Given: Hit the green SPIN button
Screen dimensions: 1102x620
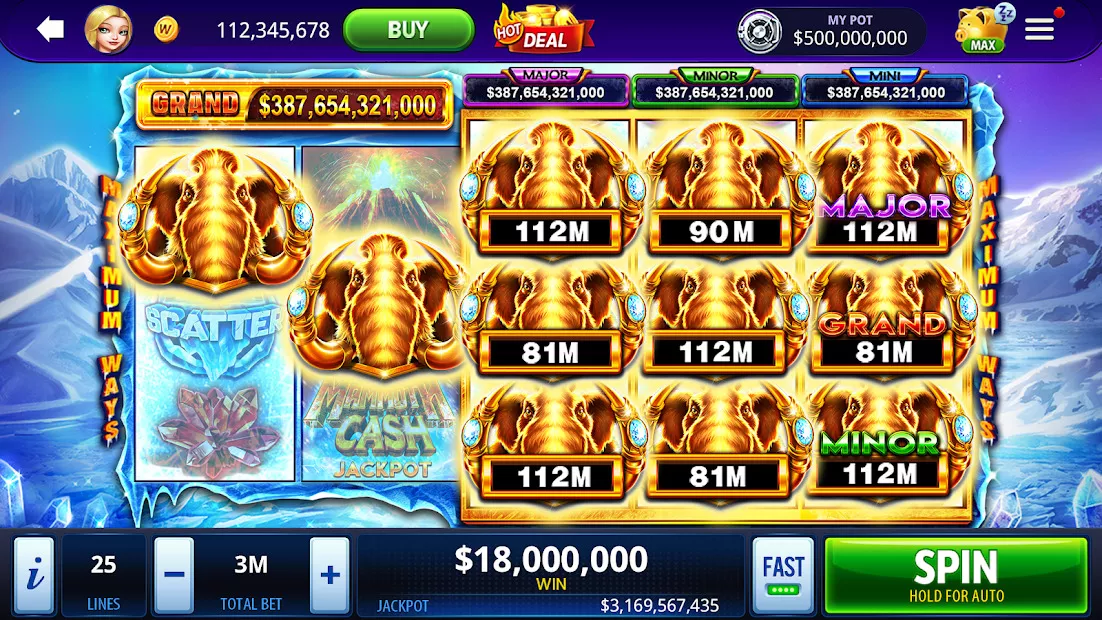Looking at the screenshot, I should pyautogui.click(x=955, y=575).
